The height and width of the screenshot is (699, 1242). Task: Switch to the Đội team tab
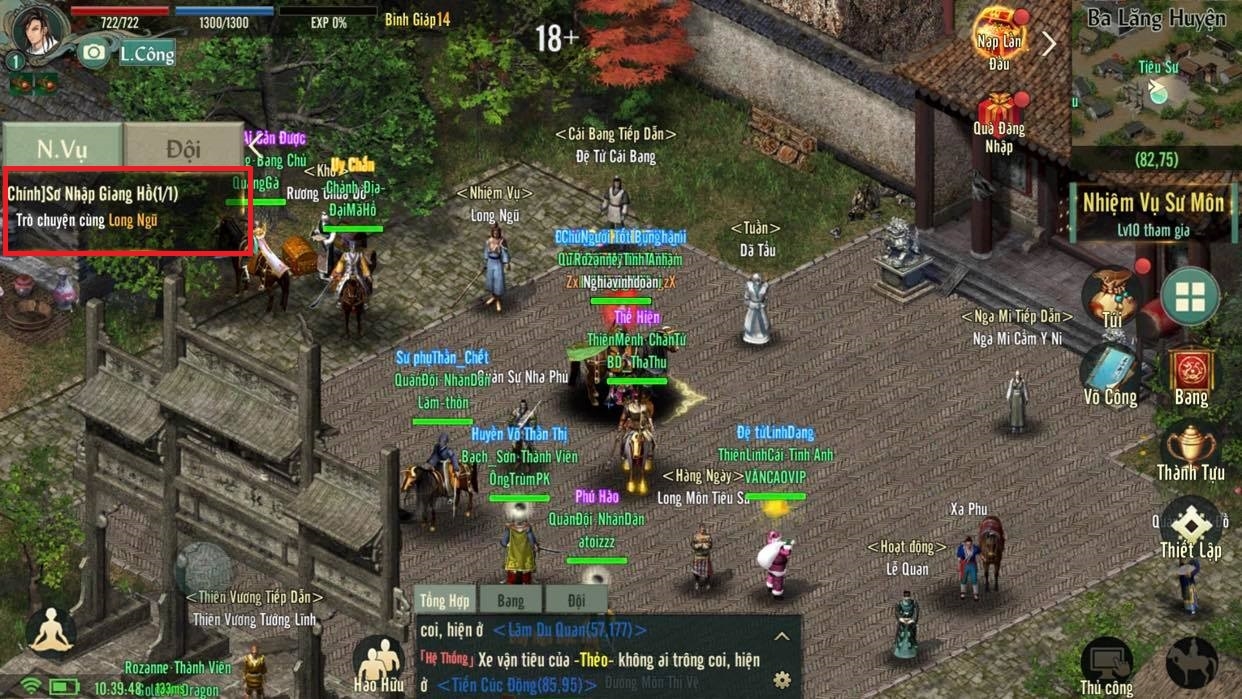pyautogui.click(x=184, y=148)
